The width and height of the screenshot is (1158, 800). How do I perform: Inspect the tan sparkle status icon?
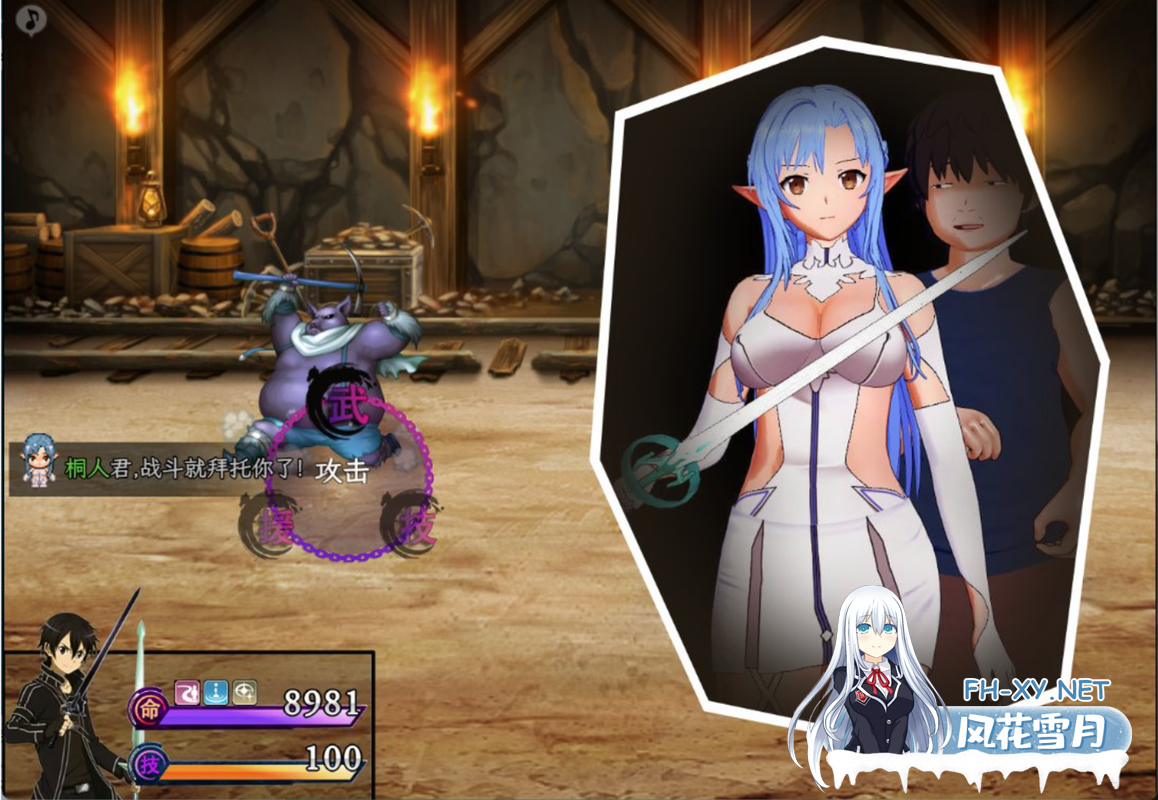[245, 692]
